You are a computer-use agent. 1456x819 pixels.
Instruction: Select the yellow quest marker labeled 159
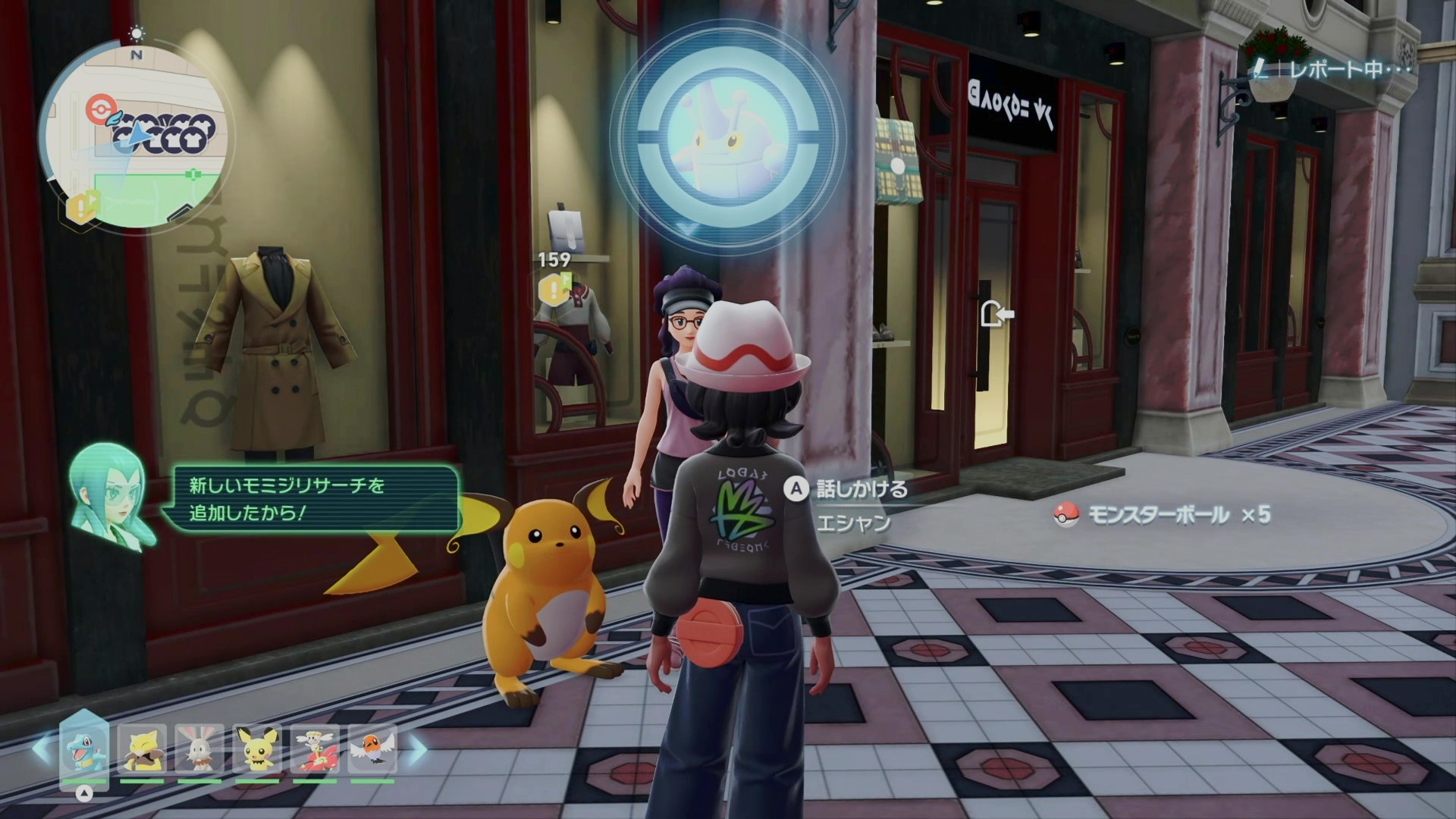(554, 287)
